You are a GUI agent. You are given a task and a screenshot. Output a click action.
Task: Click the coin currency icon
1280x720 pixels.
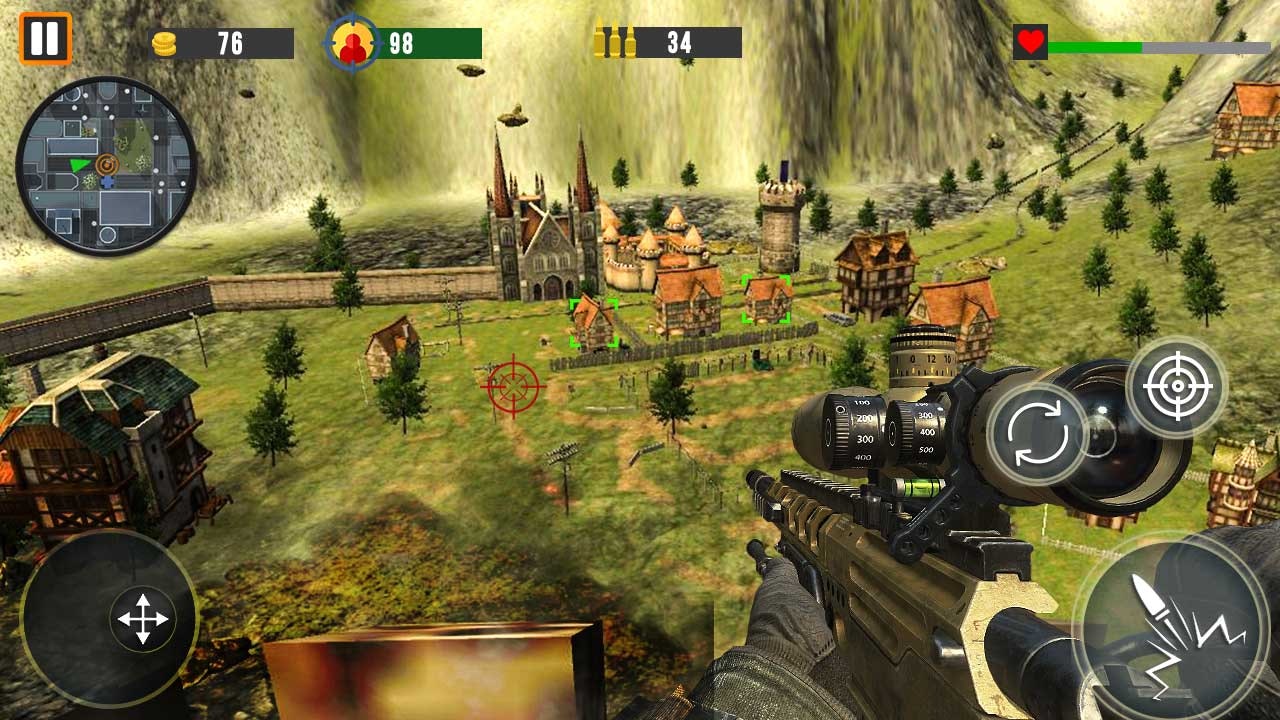point(165,44)
